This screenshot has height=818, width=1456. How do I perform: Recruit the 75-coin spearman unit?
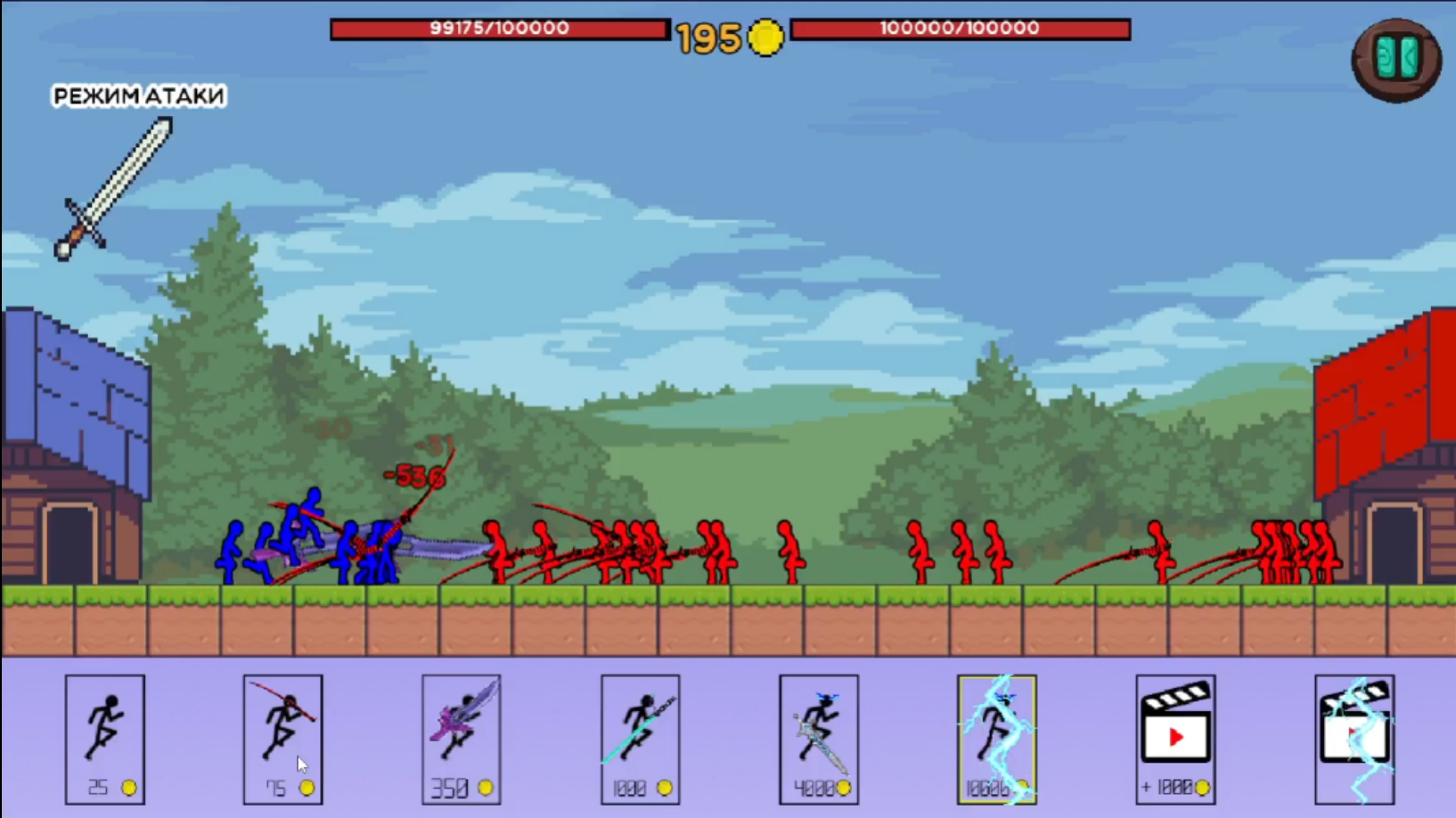[x=282, y=740]
